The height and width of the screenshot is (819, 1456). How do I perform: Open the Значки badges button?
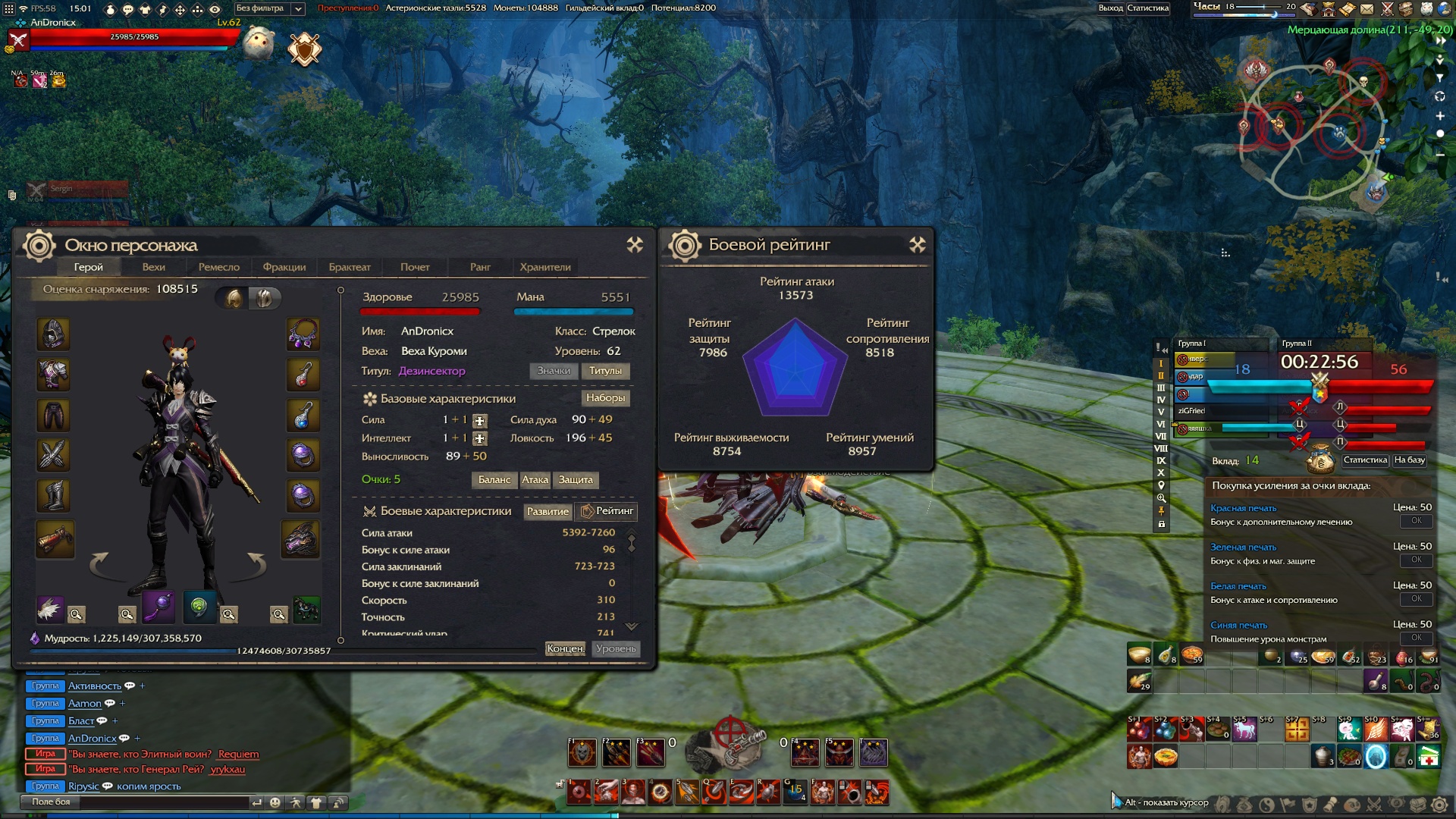coord(554,371)
